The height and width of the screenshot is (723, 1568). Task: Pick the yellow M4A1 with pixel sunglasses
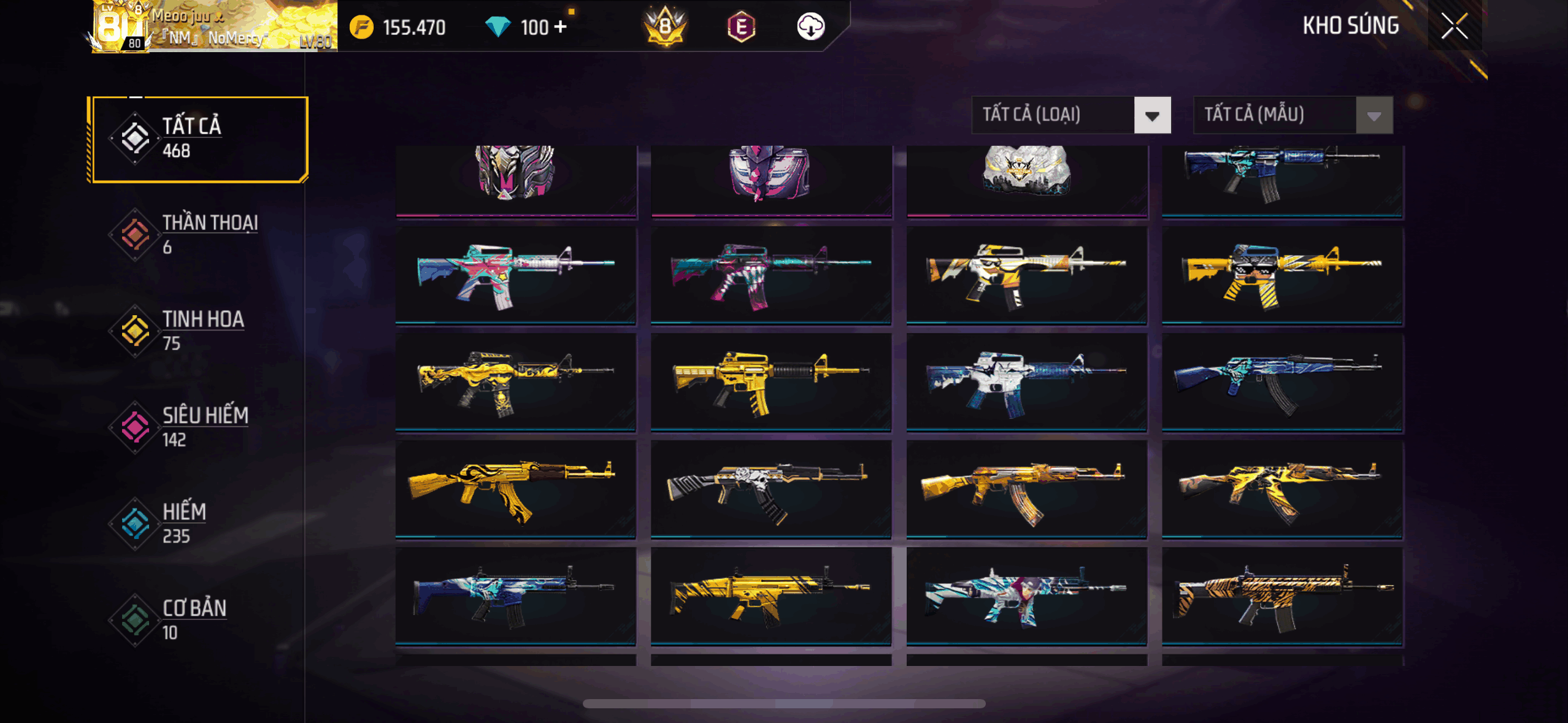(1282, 275)
